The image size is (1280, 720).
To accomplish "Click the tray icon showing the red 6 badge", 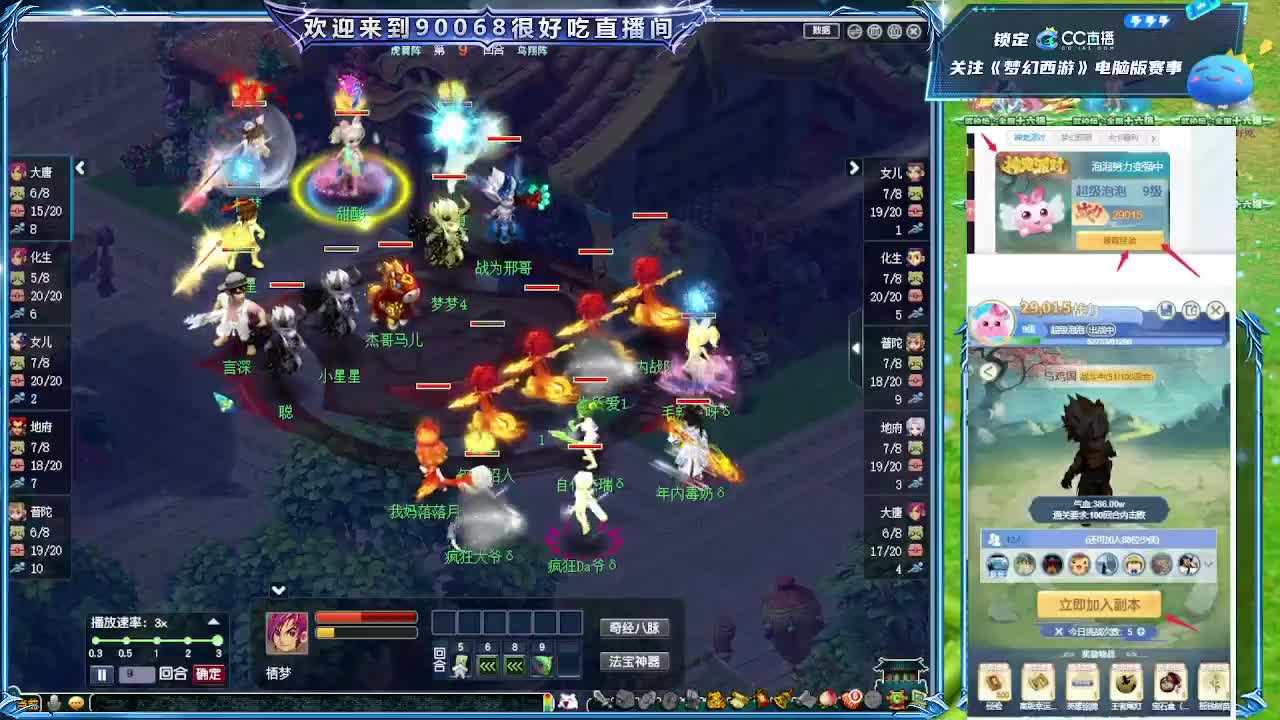I will 855,697.
